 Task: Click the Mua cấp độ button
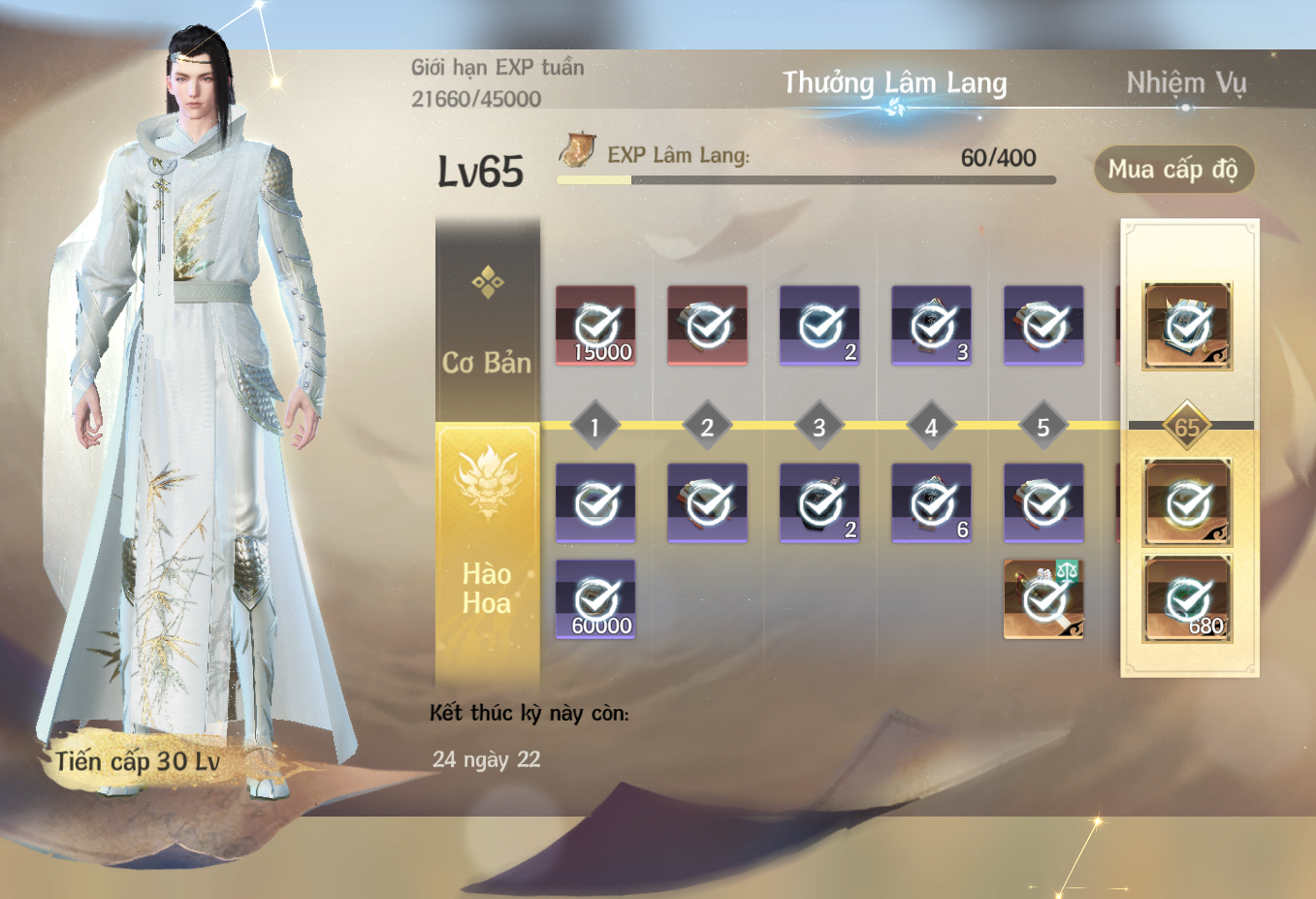pos(1172,170)
